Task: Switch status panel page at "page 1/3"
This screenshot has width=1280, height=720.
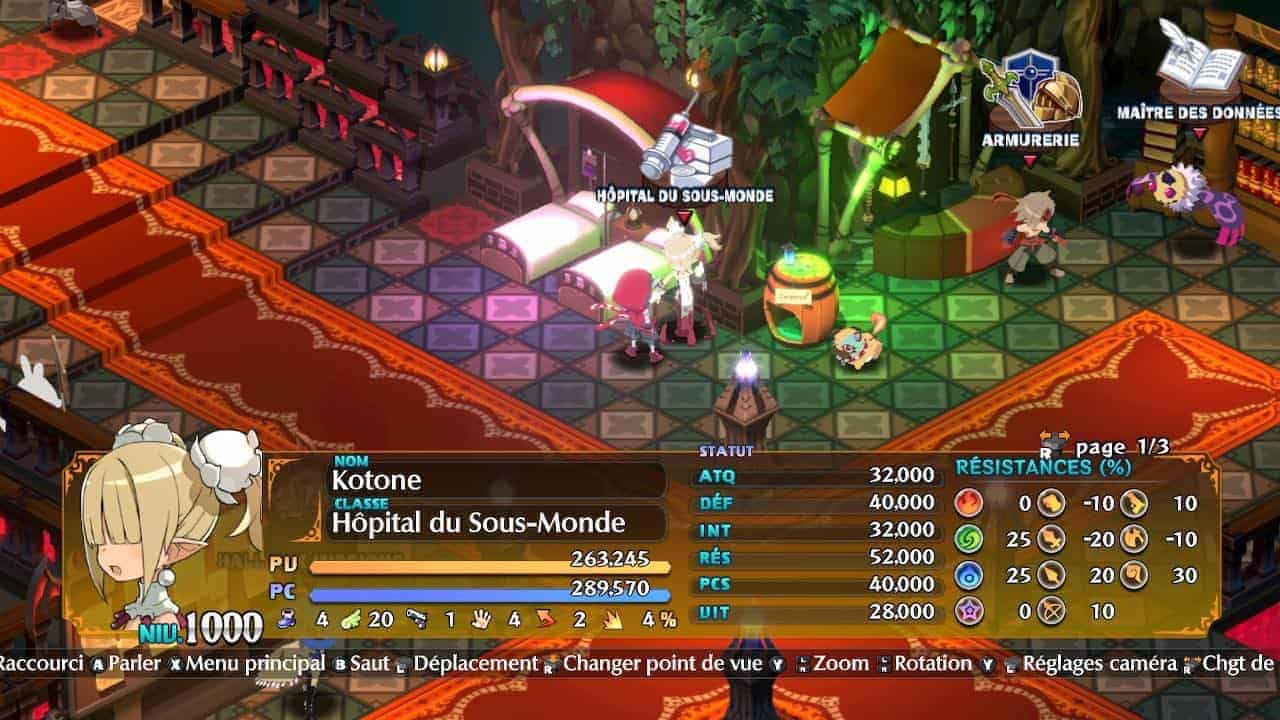Action: click(1105, 446)
